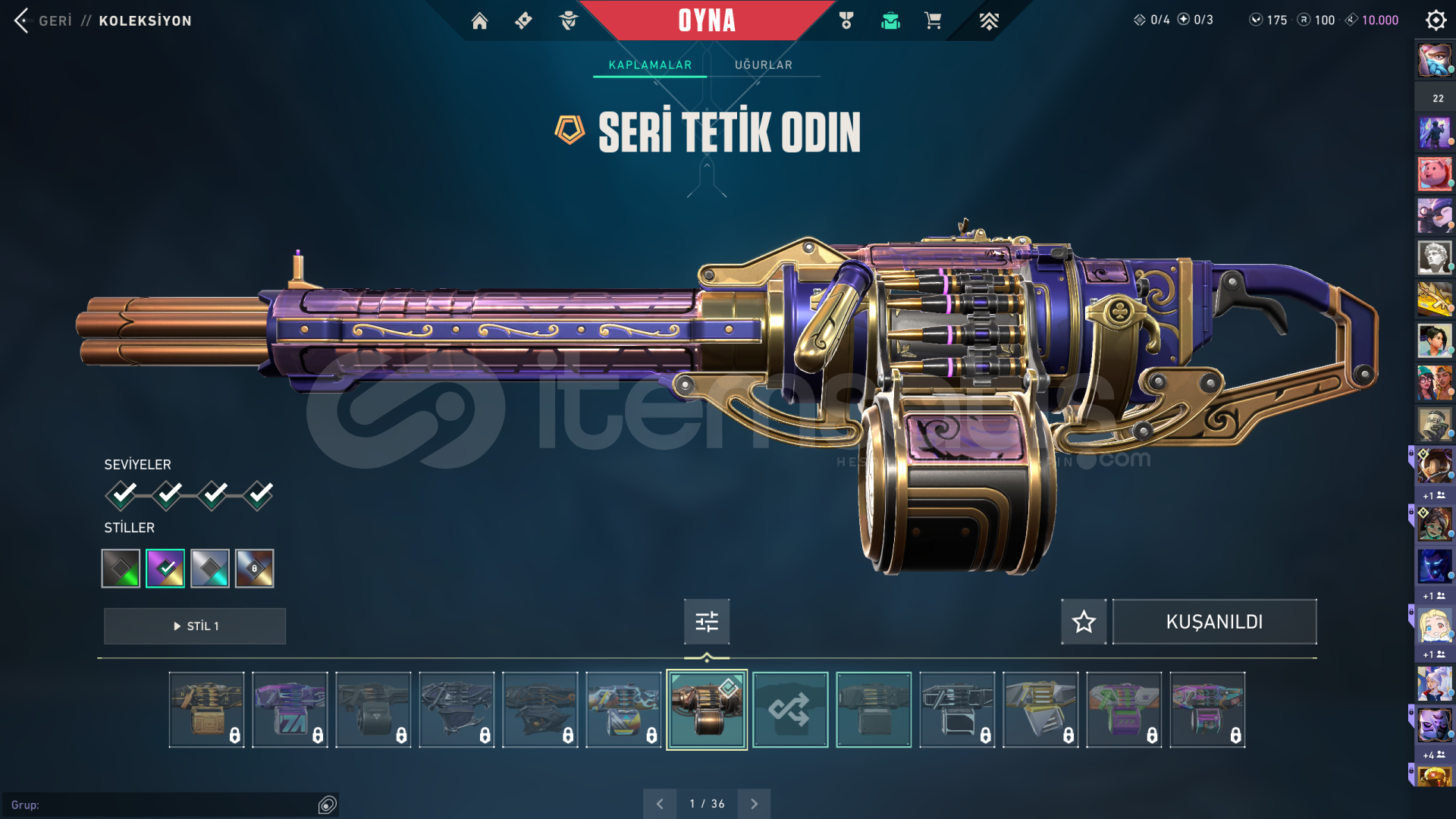
Task: Select the random skin shuffle tile
Action: tap(789, 710)
